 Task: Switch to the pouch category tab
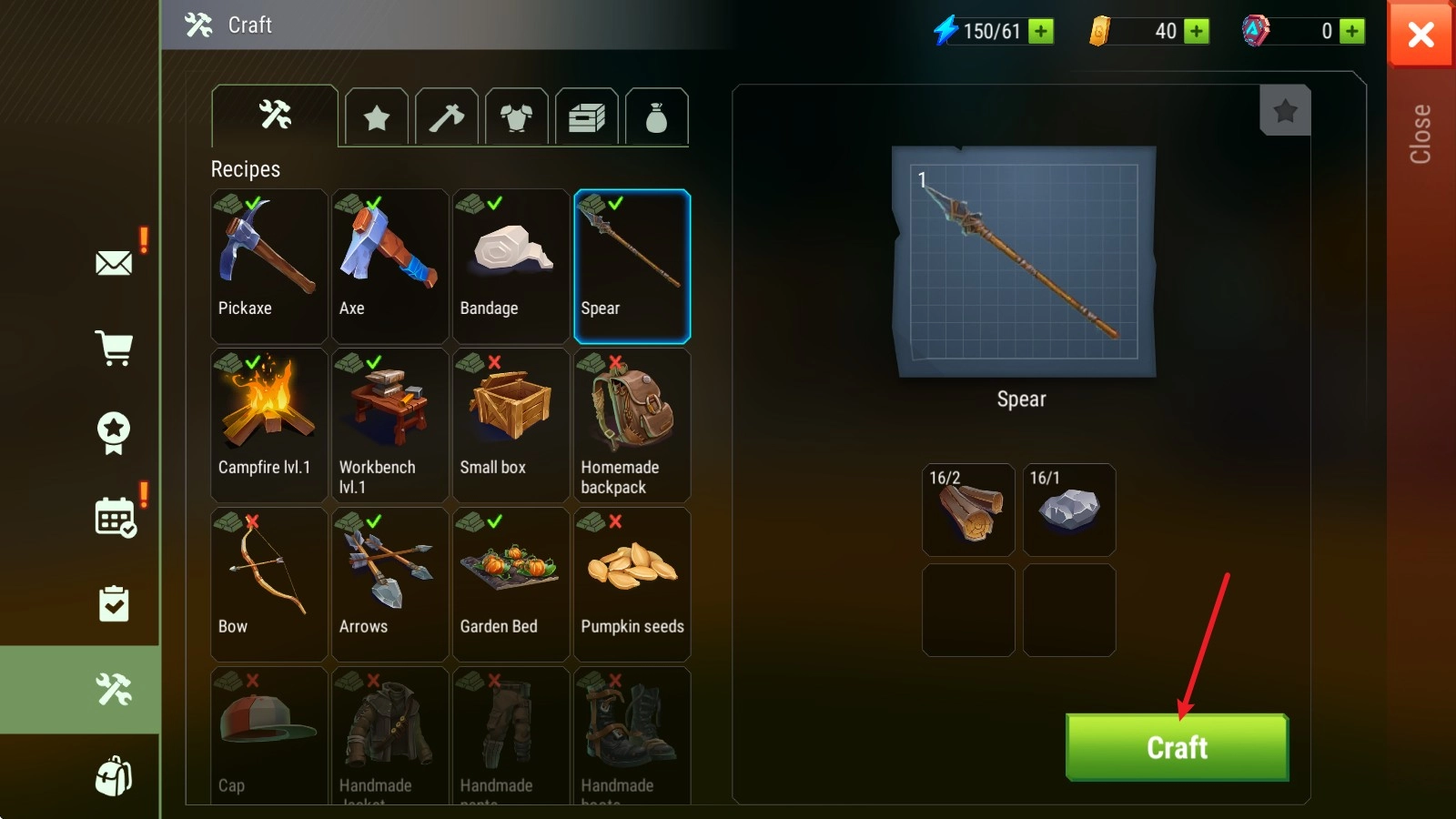click(656, 117)
